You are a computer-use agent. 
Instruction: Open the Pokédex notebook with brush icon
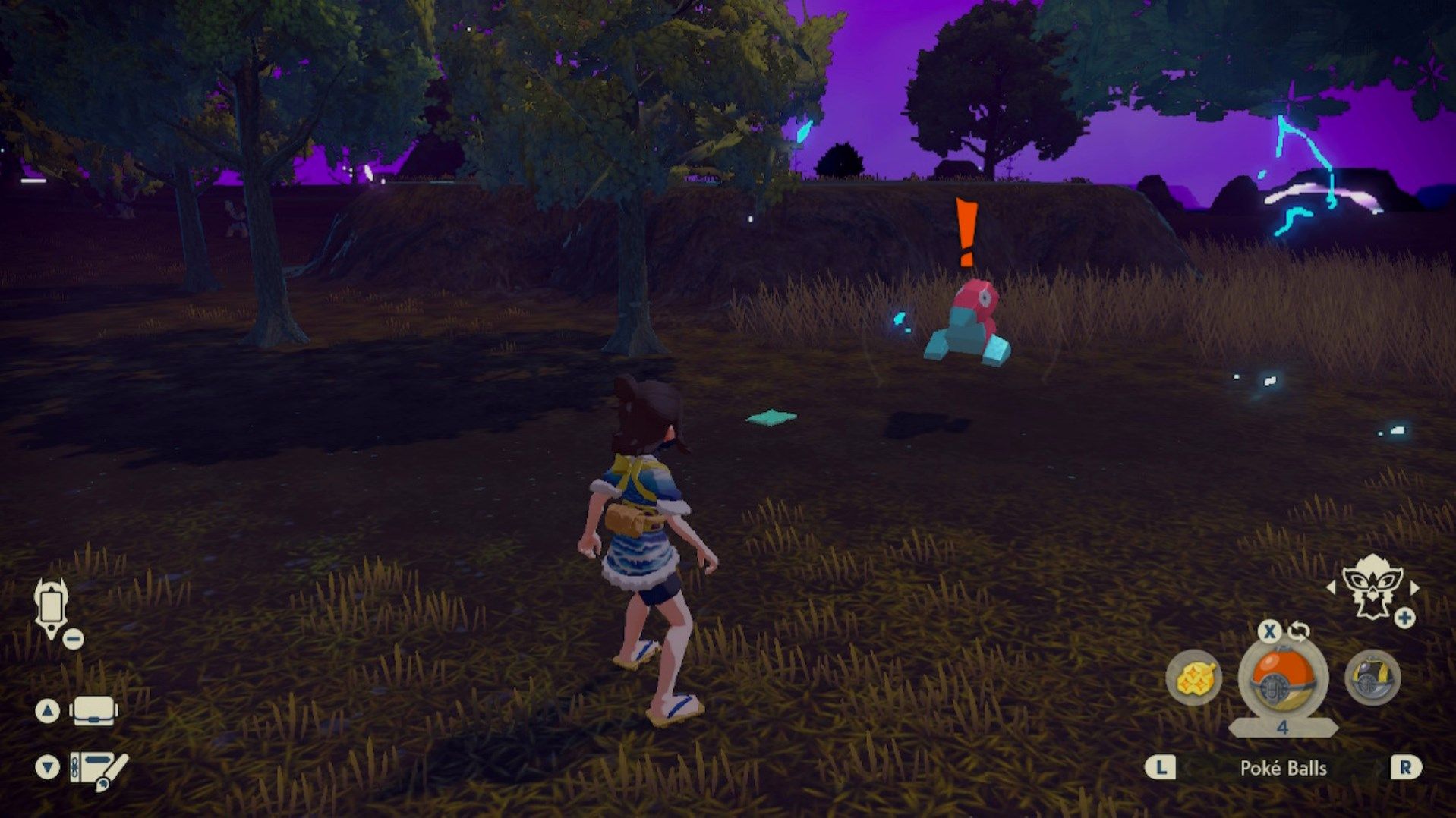[99, 769]
